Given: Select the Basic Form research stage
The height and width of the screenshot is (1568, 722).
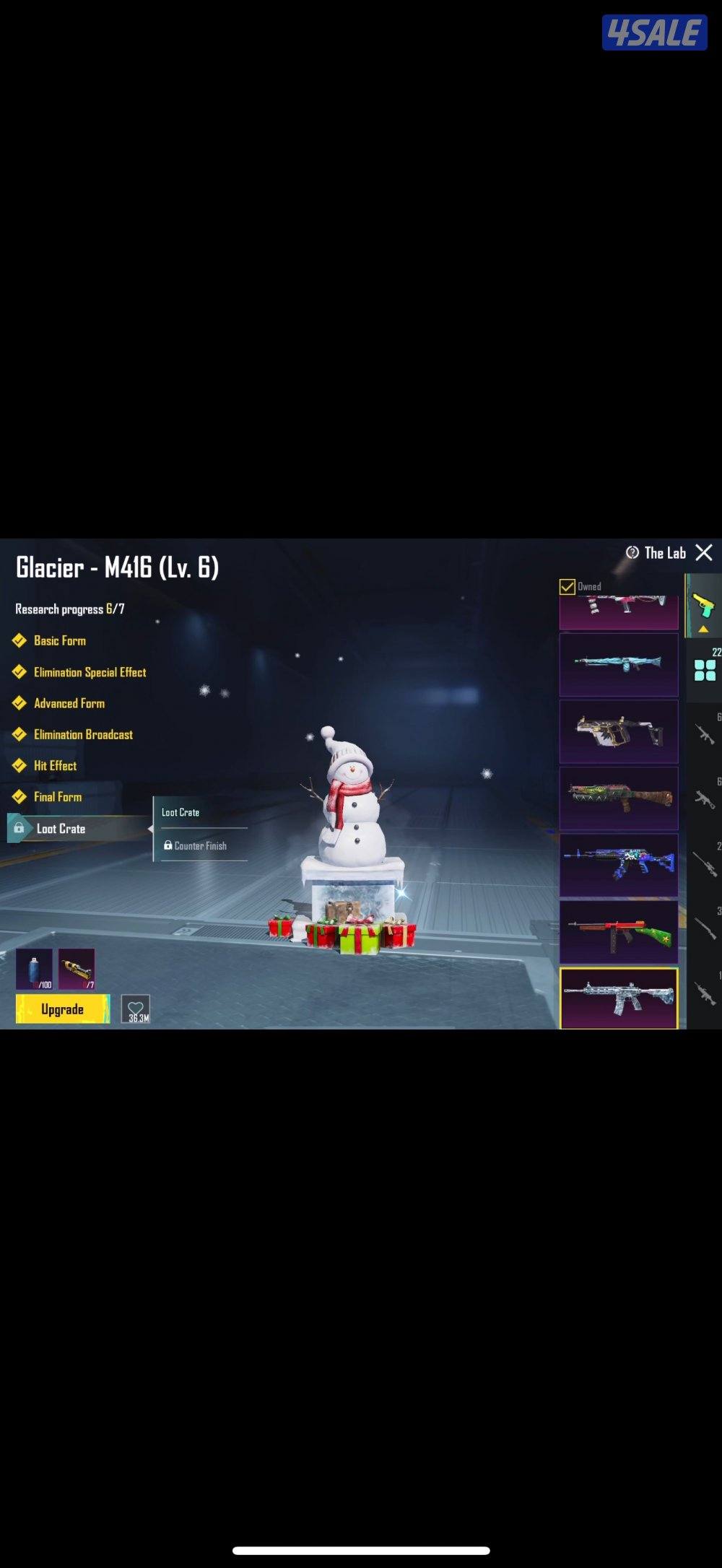Looking at the screenshot, I should coord(59,640).
